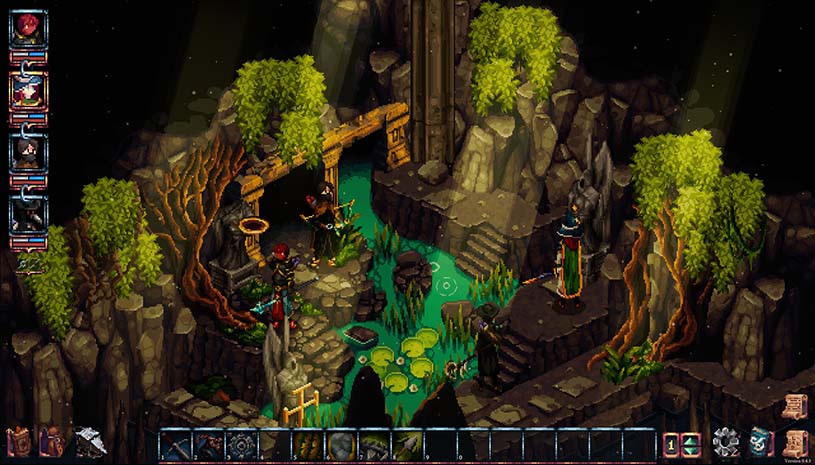Open settings via the cogwheel icon
The height and width of the screenshot is (465, 815).
726,441
